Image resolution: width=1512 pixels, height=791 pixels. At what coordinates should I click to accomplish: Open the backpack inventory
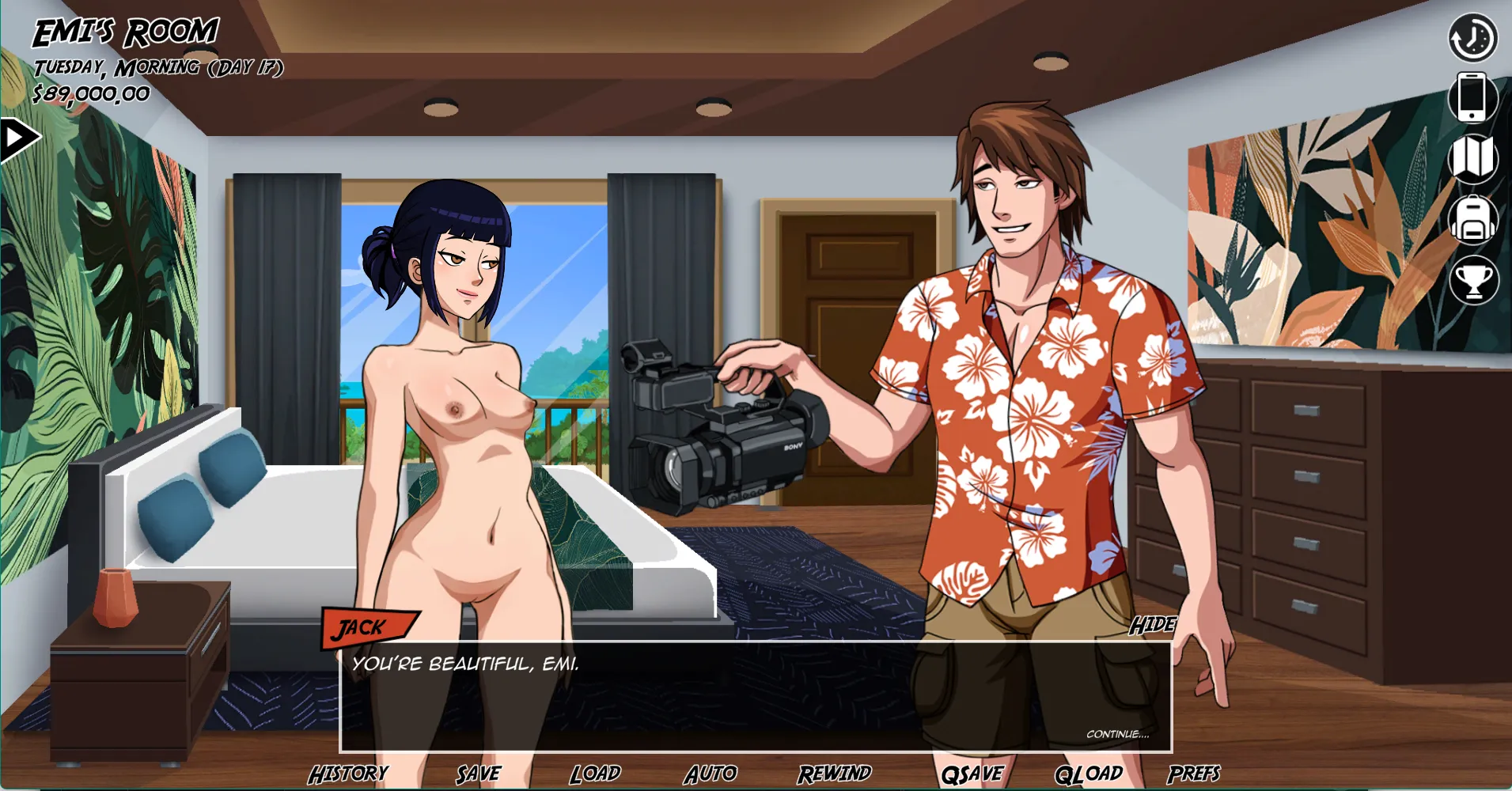coord(1472,219)
